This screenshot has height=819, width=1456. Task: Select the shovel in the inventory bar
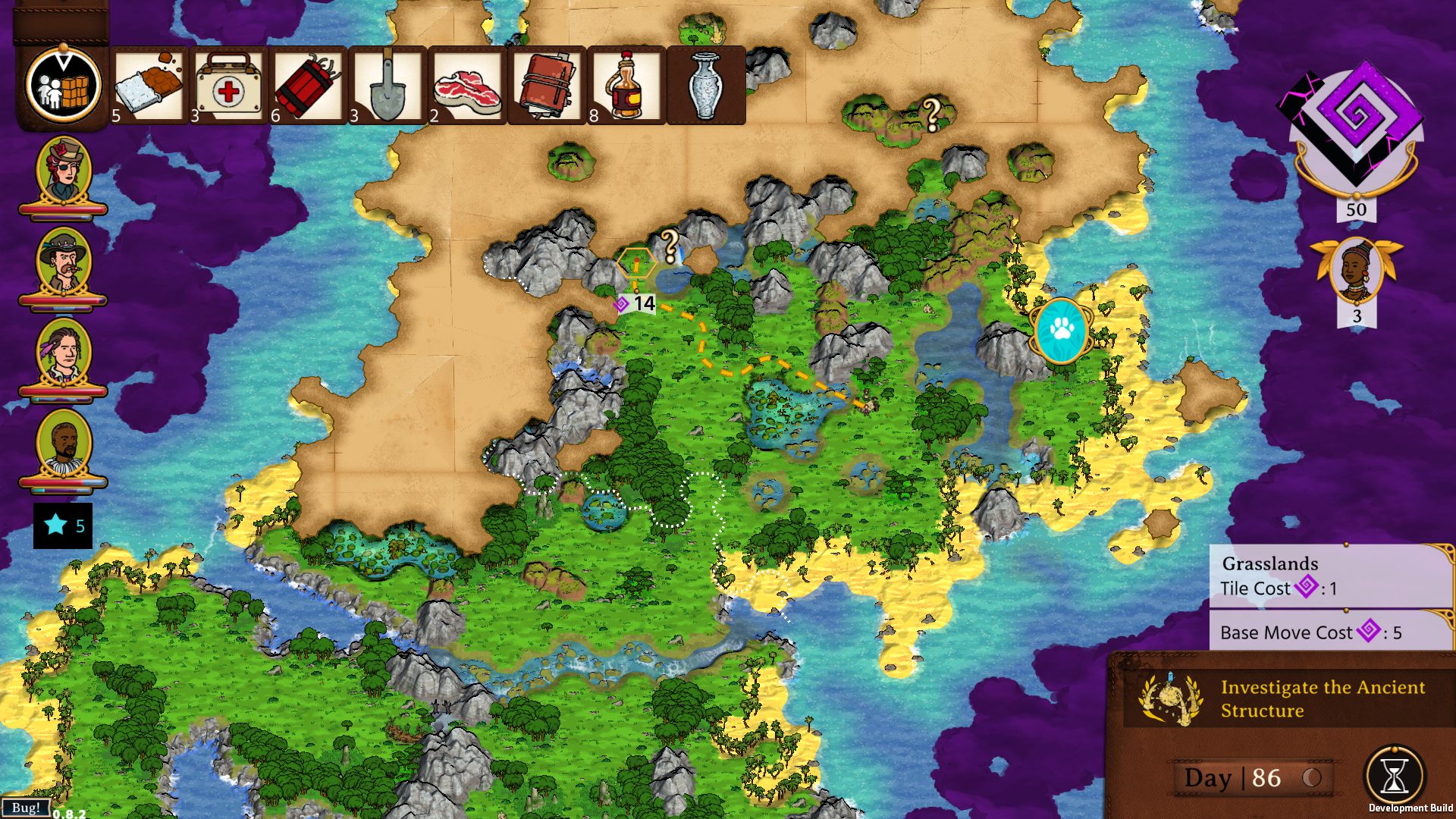tap(388, 83)
